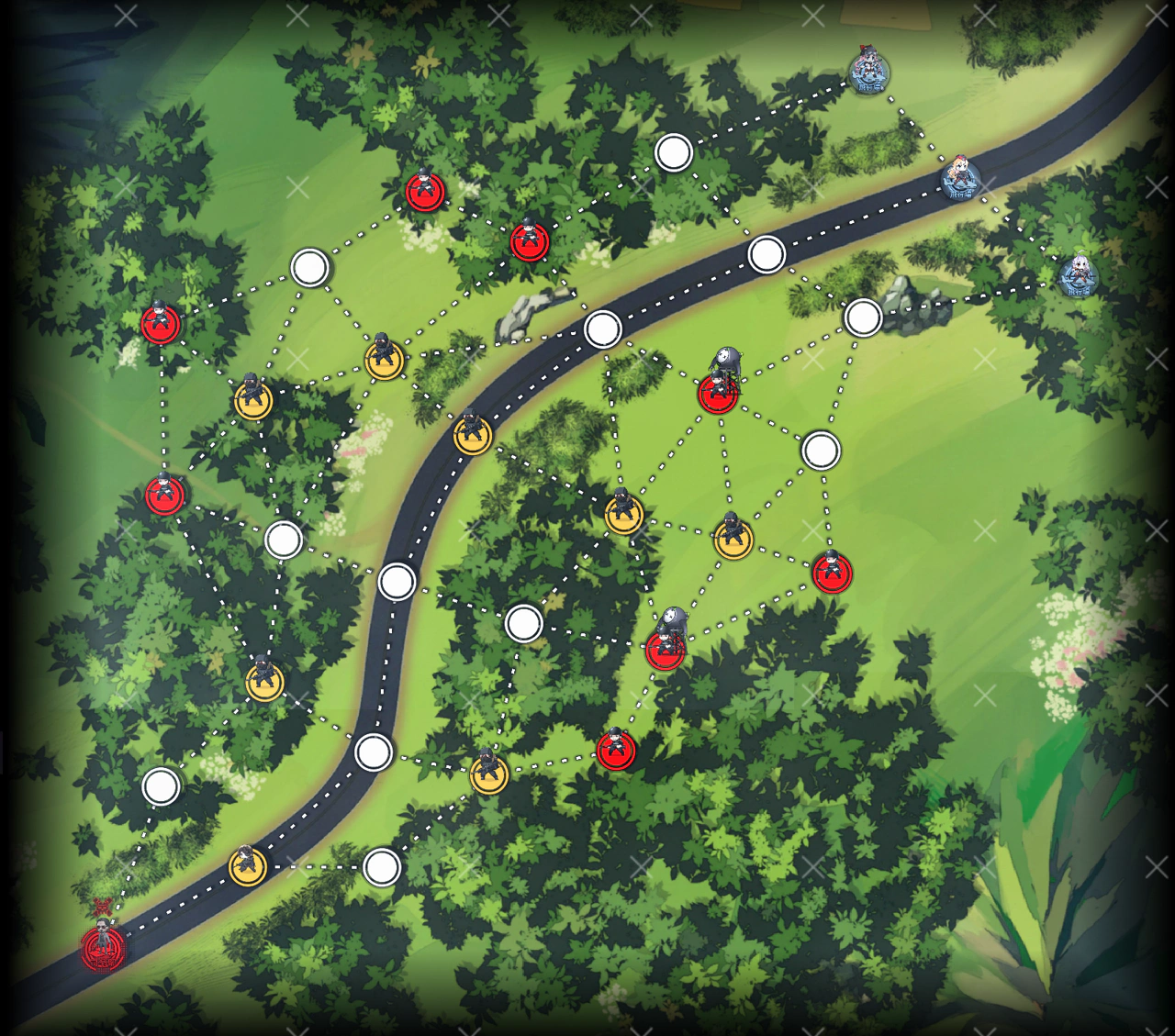The width and height of the screenshot is (1175, 1036).
Task: Select the heliport at the top-right map corner
Action: pyautogui.click(x=867, y=73)
